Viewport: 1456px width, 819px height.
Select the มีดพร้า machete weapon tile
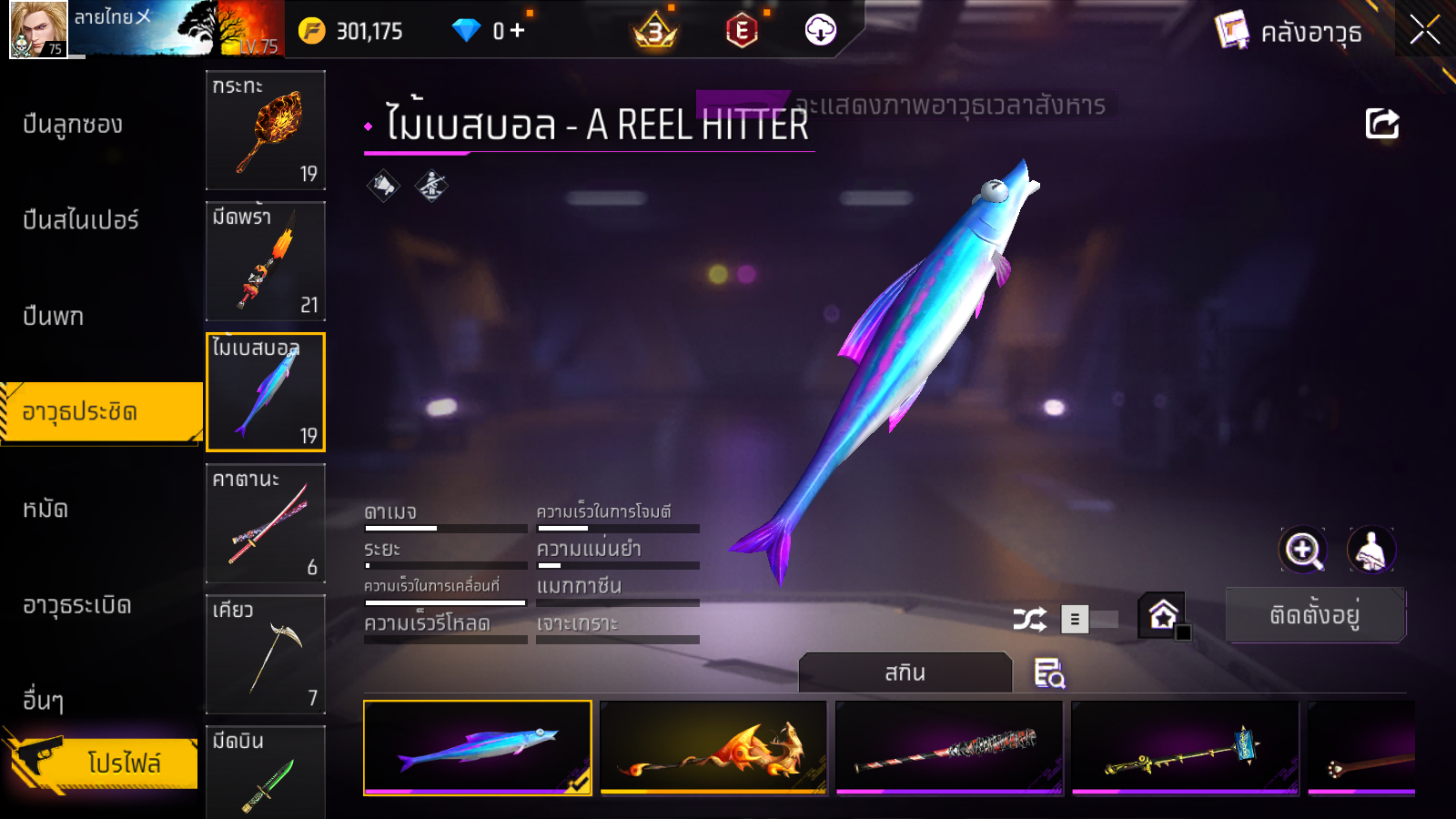266,261
